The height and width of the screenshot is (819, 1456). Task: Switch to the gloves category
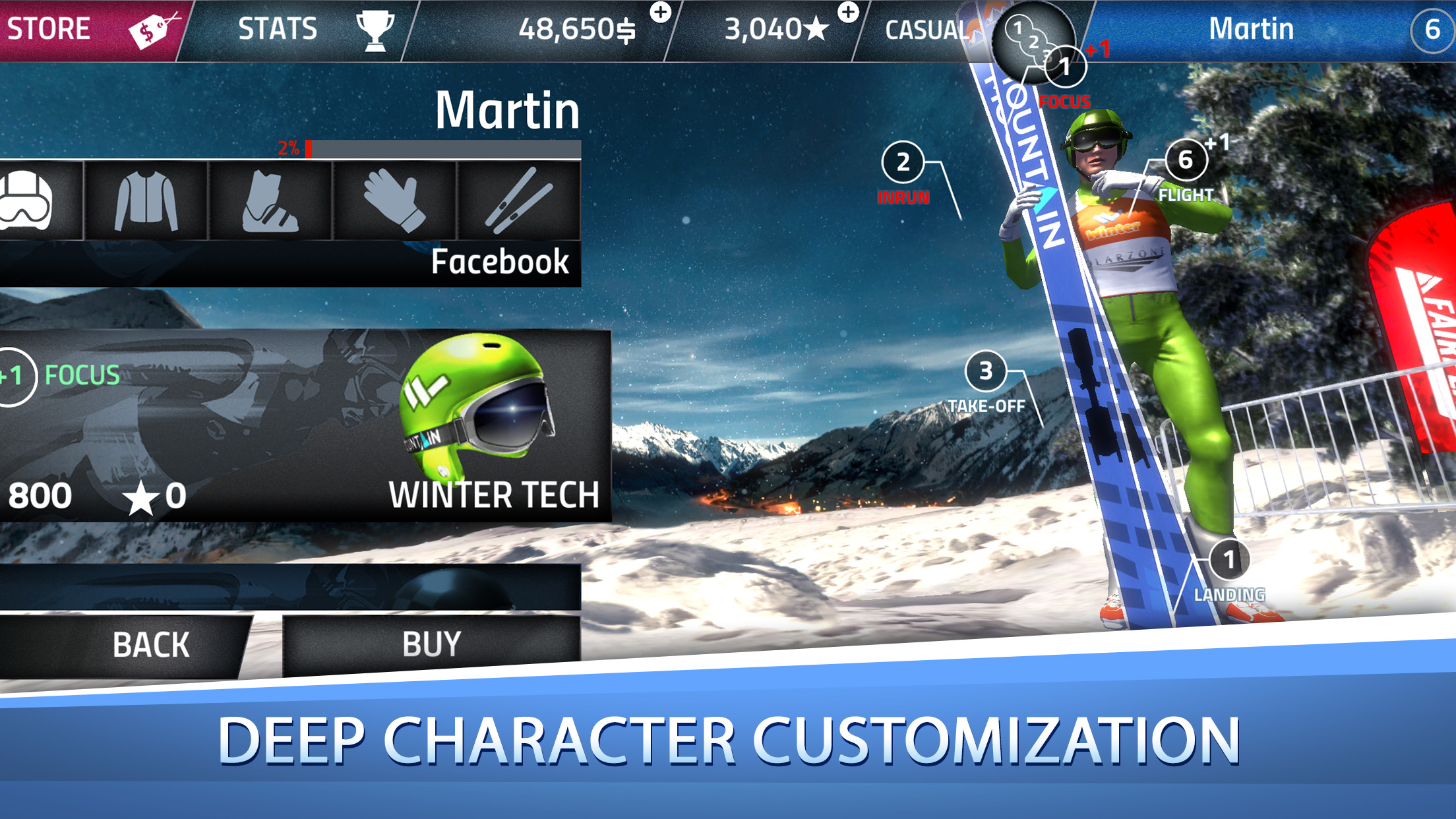(x=394, y=201)
